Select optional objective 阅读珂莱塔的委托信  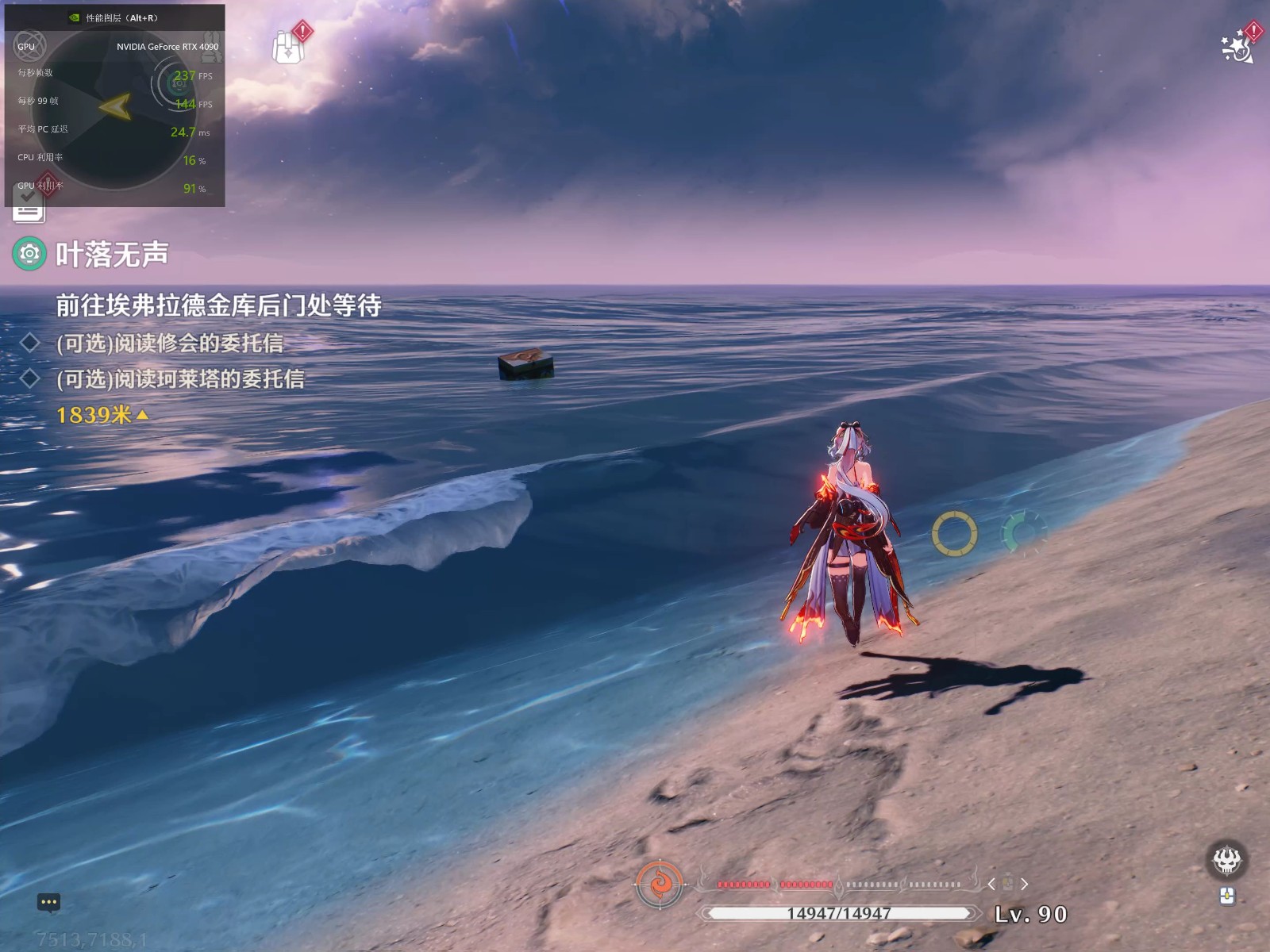tap(180, 379)
